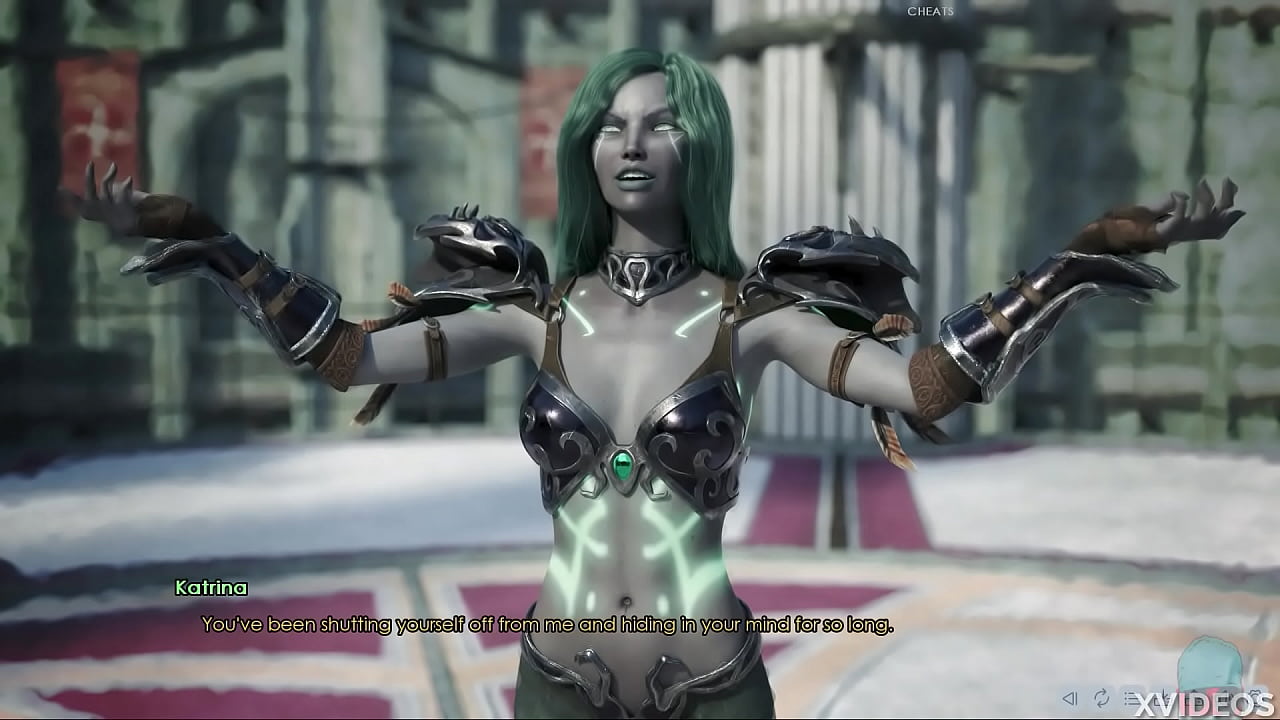This screenshot has height=720, width=1280.
Task: Open settings via the gear icon
Action: [x=1256, y=697]
